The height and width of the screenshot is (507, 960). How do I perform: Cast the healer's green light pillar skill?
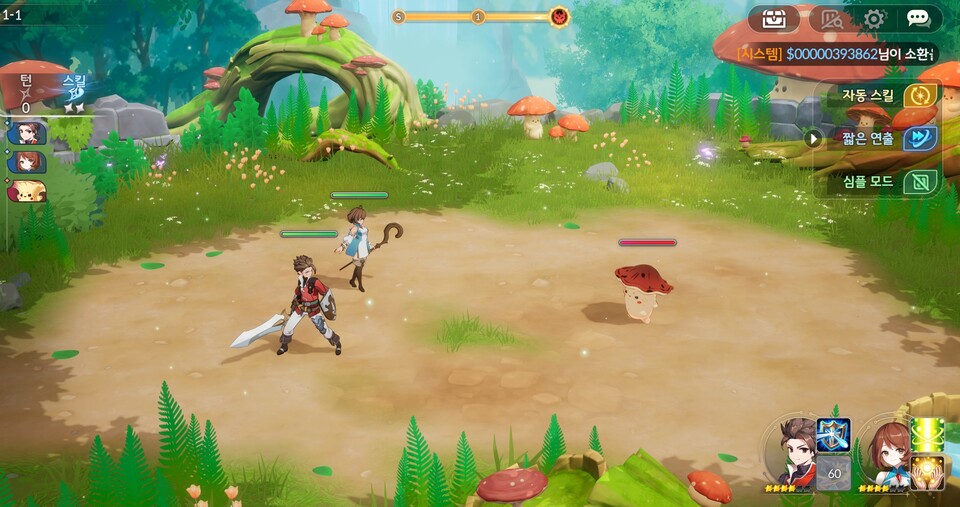click(927, 435)
